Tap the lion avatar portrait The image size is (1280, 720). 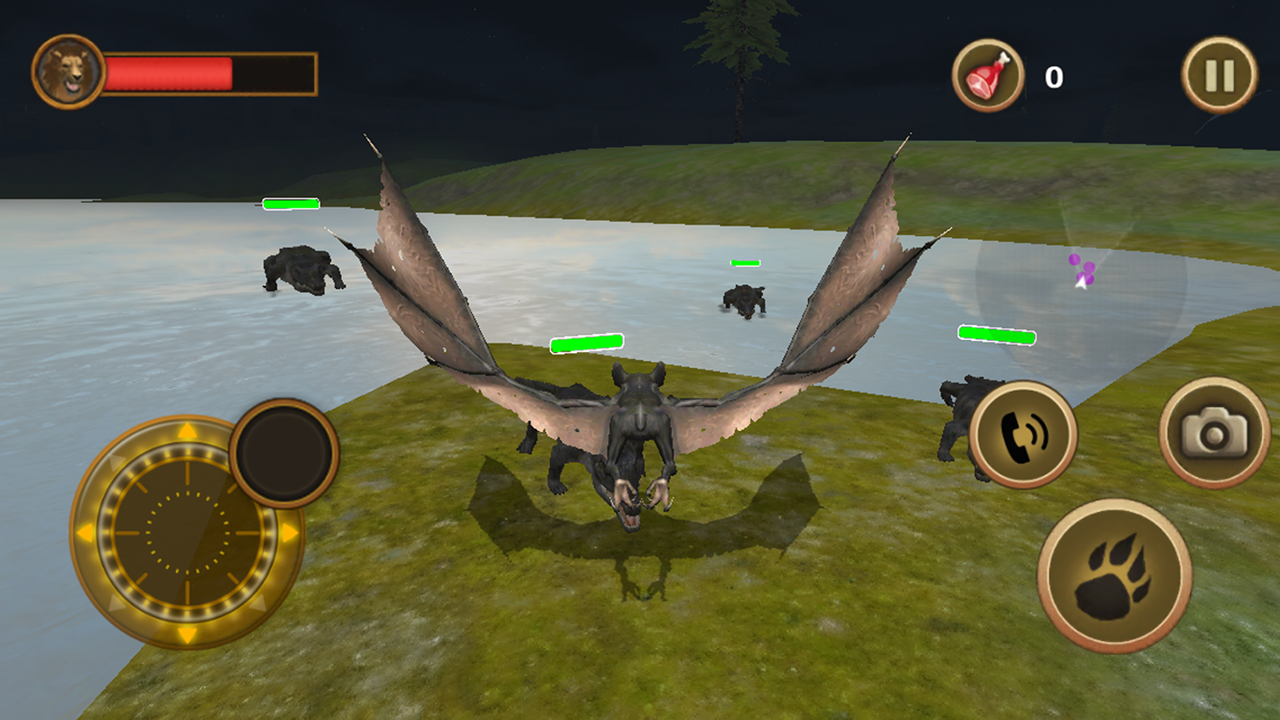[x=66, y=70]
